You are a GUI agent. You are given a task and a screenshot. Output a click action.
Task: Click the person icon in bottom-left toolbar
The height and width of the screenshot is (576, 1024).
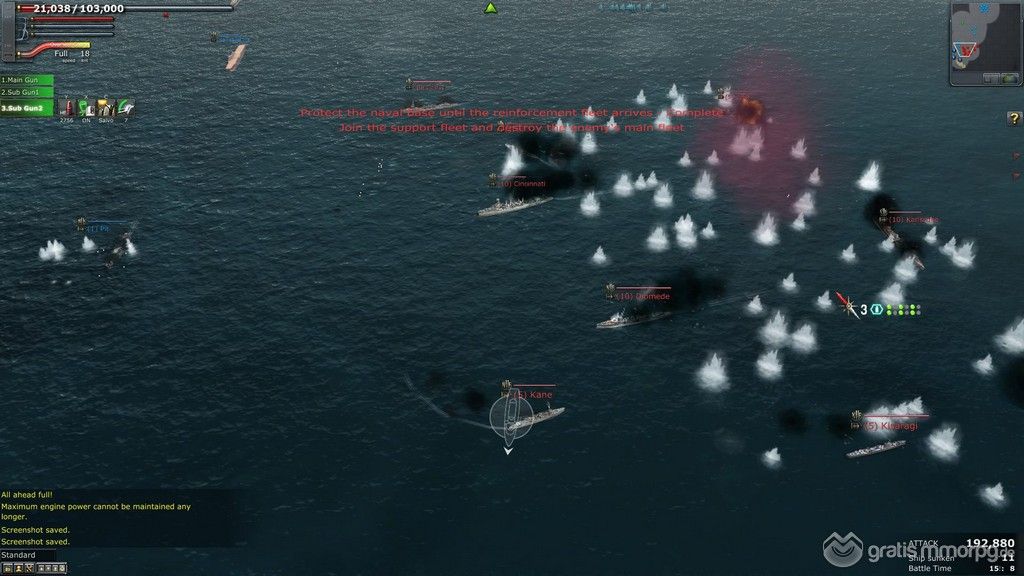click(19, 568)
